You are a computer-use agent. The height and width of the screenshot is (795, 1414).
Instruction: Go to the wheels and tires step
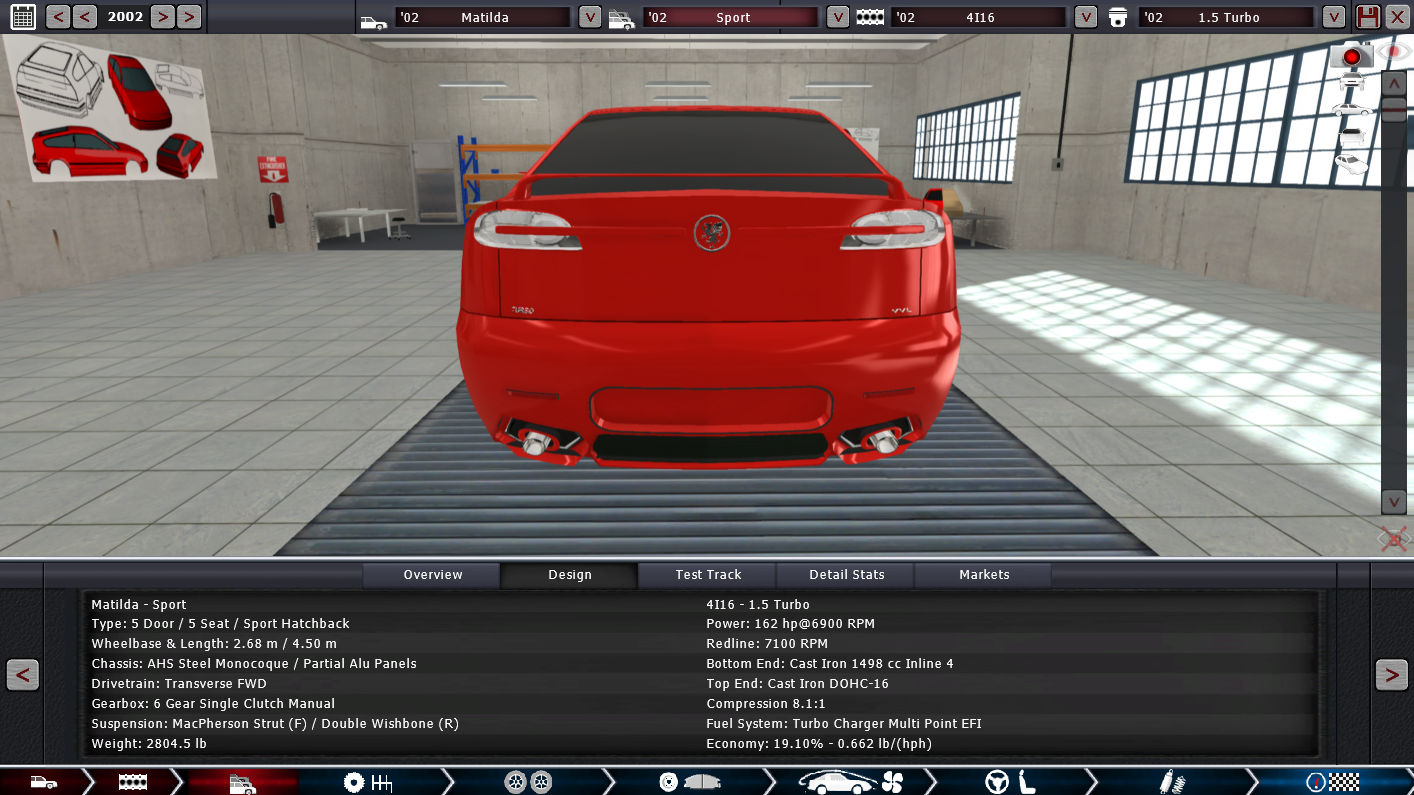[x=528, y=782]
